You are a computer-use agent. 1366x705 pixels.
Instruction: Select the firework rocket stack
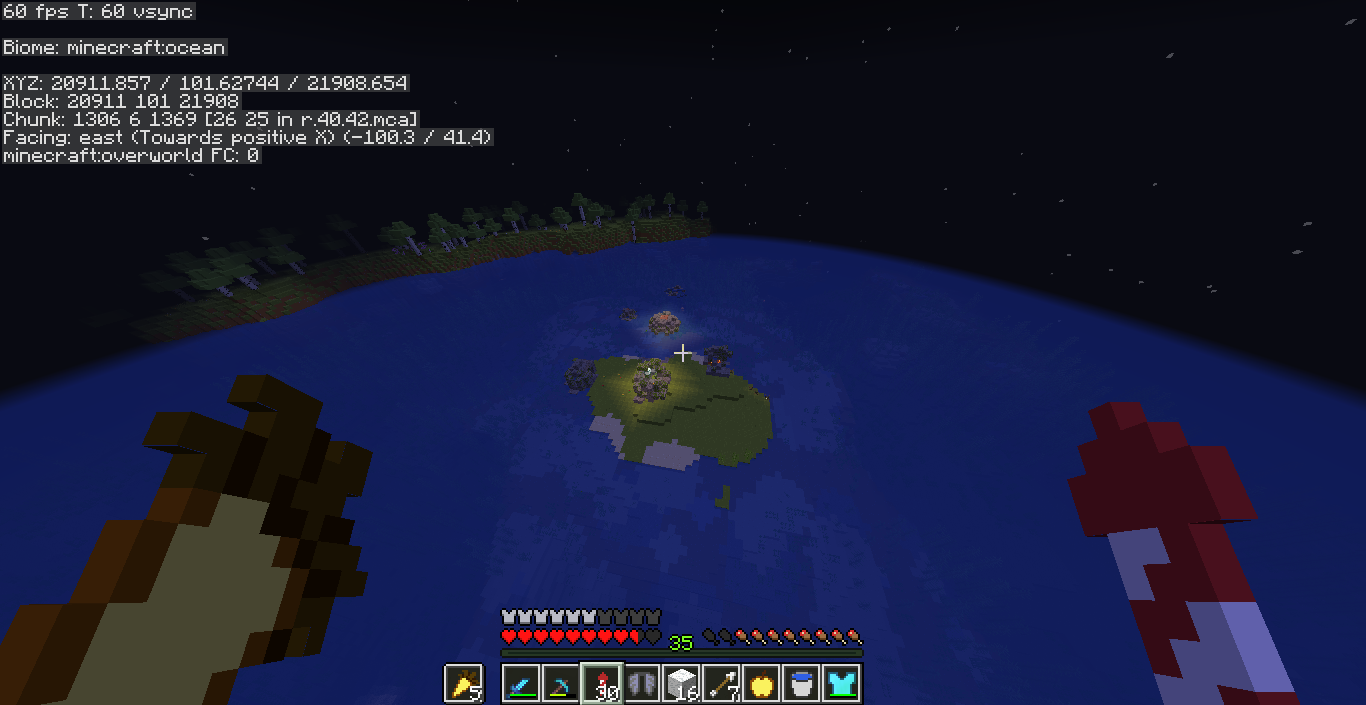click(602, 684)
